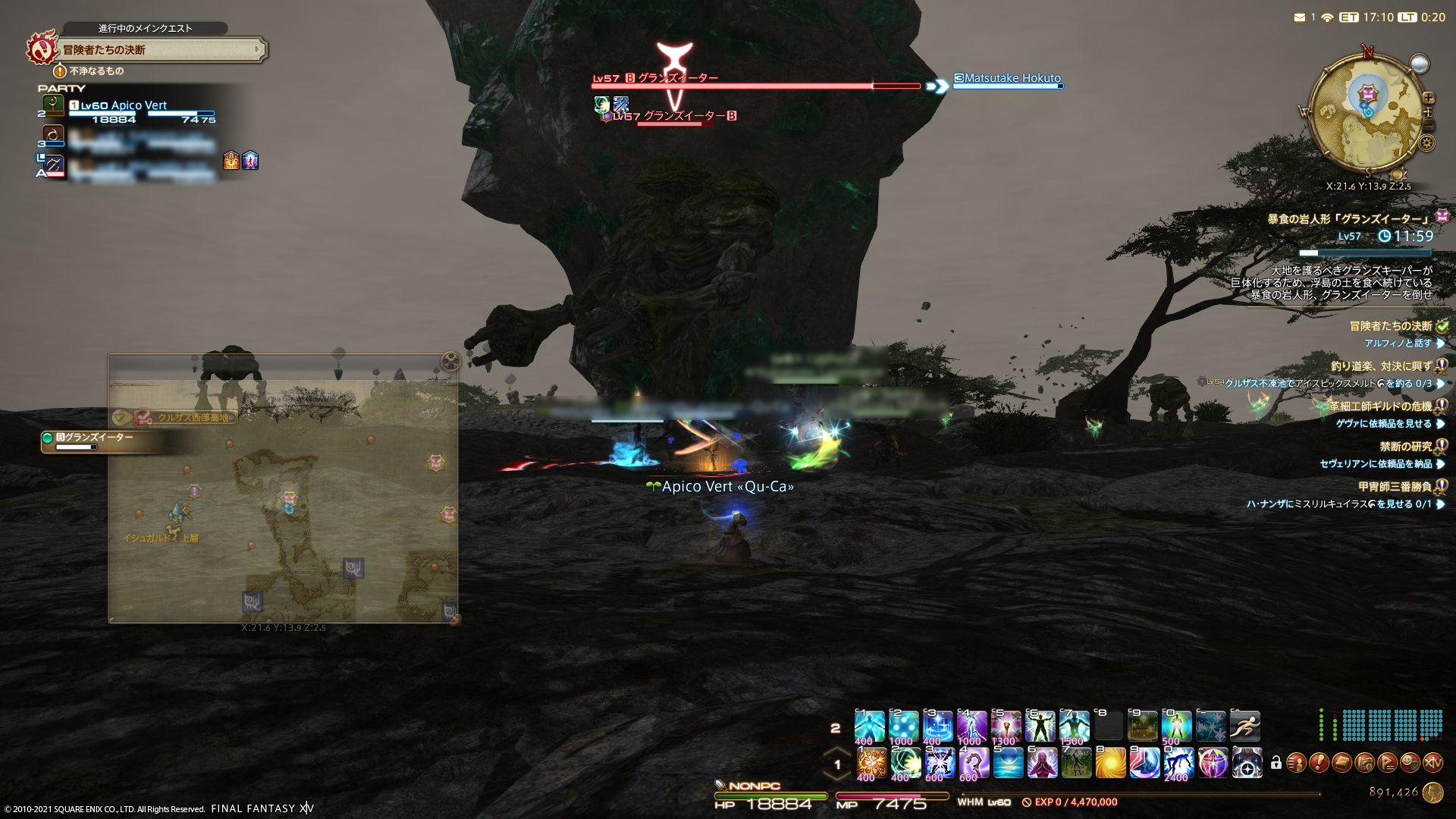Open main quest 冒険者たちの決断 banner
Image resolution: width=1456 pixels, height=819 pixels.
pyautogui.click(x=159, y=50)
